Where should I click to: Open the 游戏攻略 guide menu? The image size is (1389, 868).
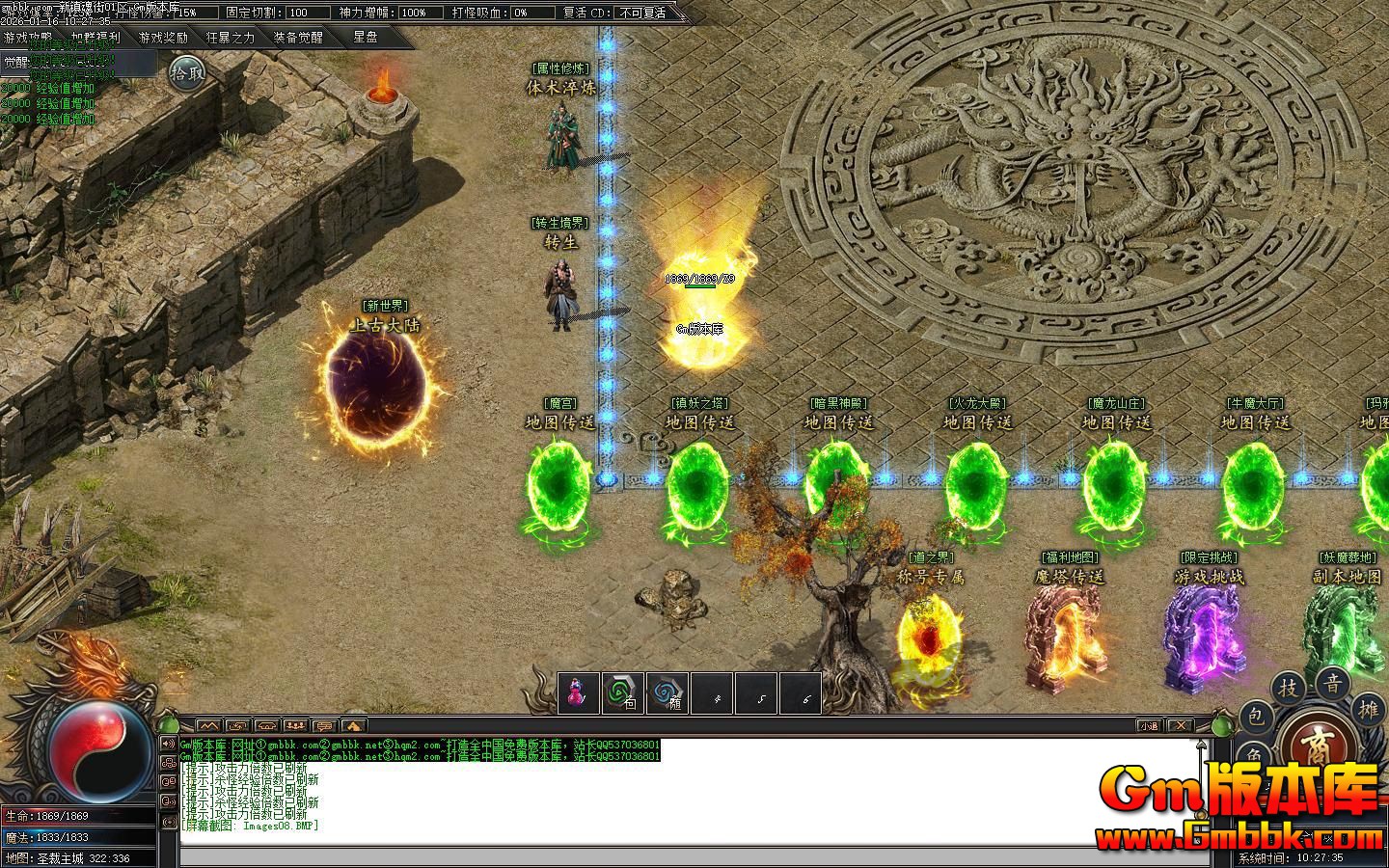pyautogui.click(x=28, y=38)
